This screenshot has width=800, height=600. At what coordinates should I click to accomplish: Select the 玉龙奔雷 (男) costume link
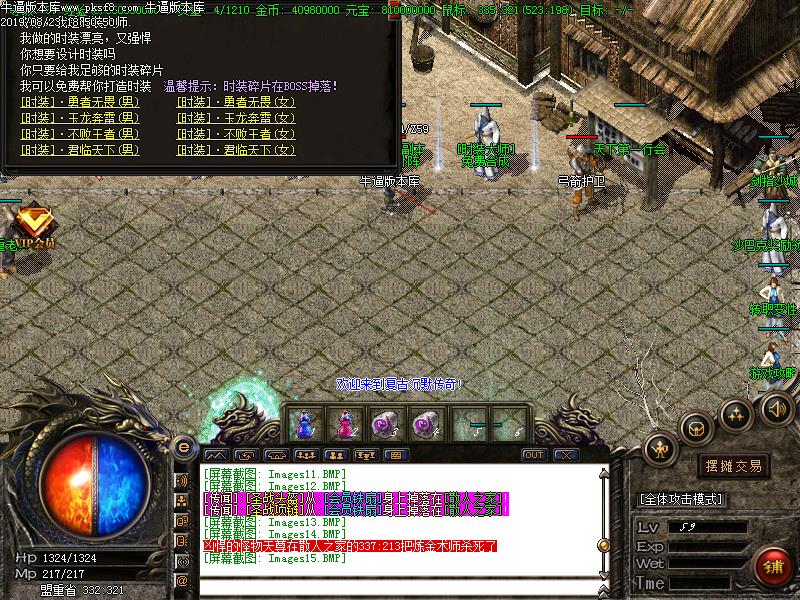pos(80,118)
